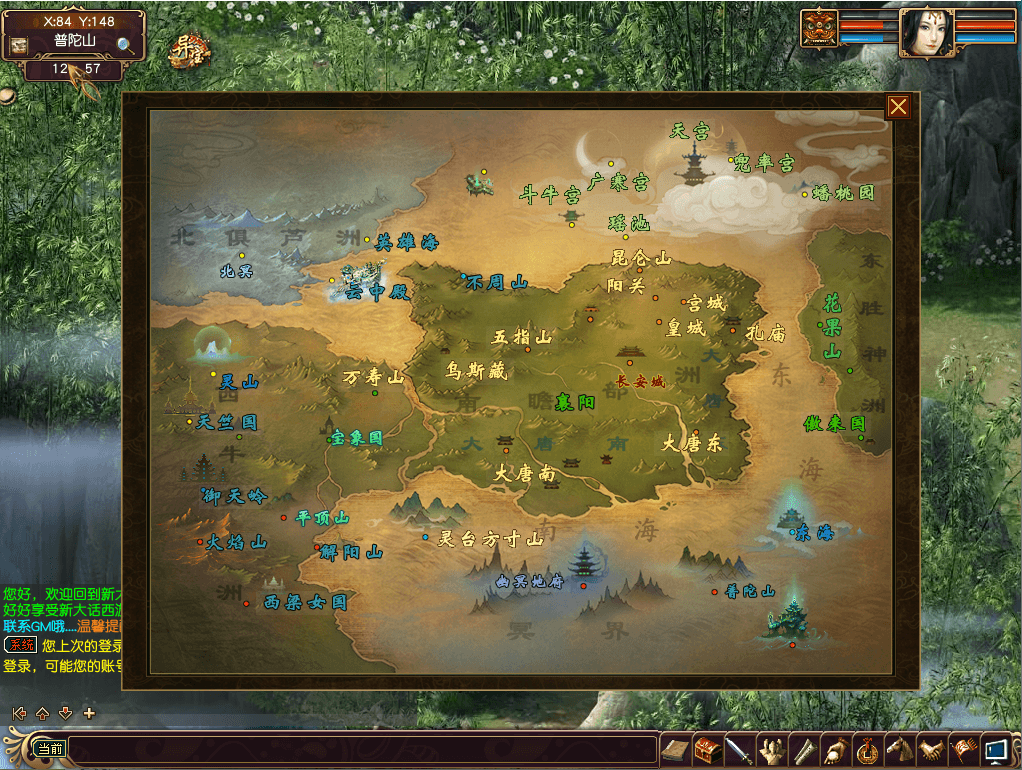Open the treasure chest icon in toolbar
This screenshot has width=1022, height=770.
tap(709, 748)
